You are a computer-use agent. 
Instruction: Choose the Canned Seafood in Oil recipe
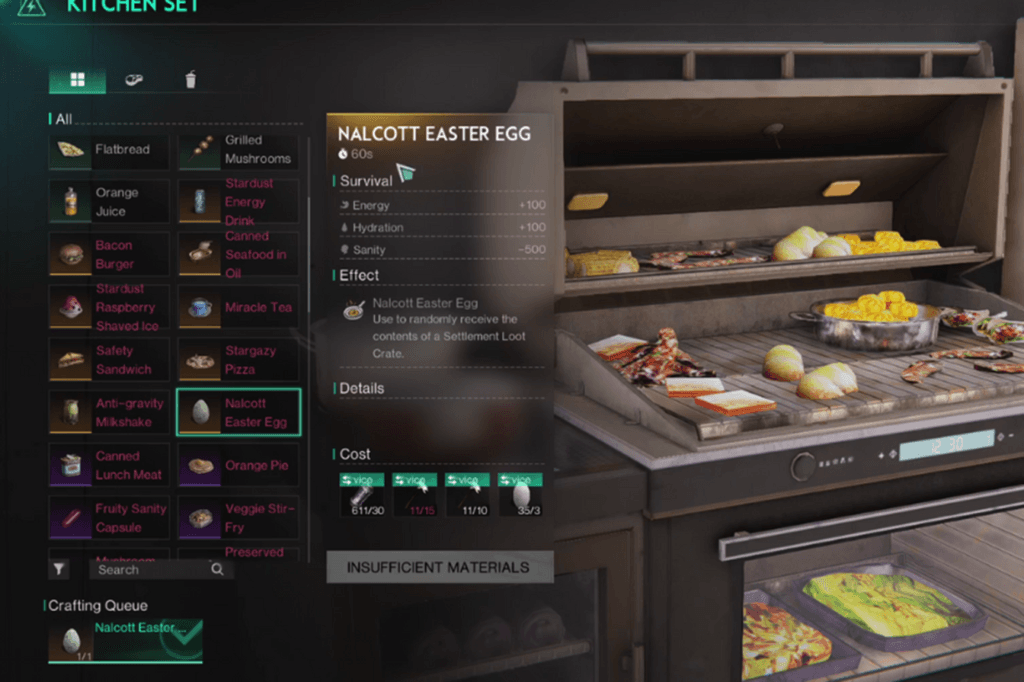pos(238,254)
